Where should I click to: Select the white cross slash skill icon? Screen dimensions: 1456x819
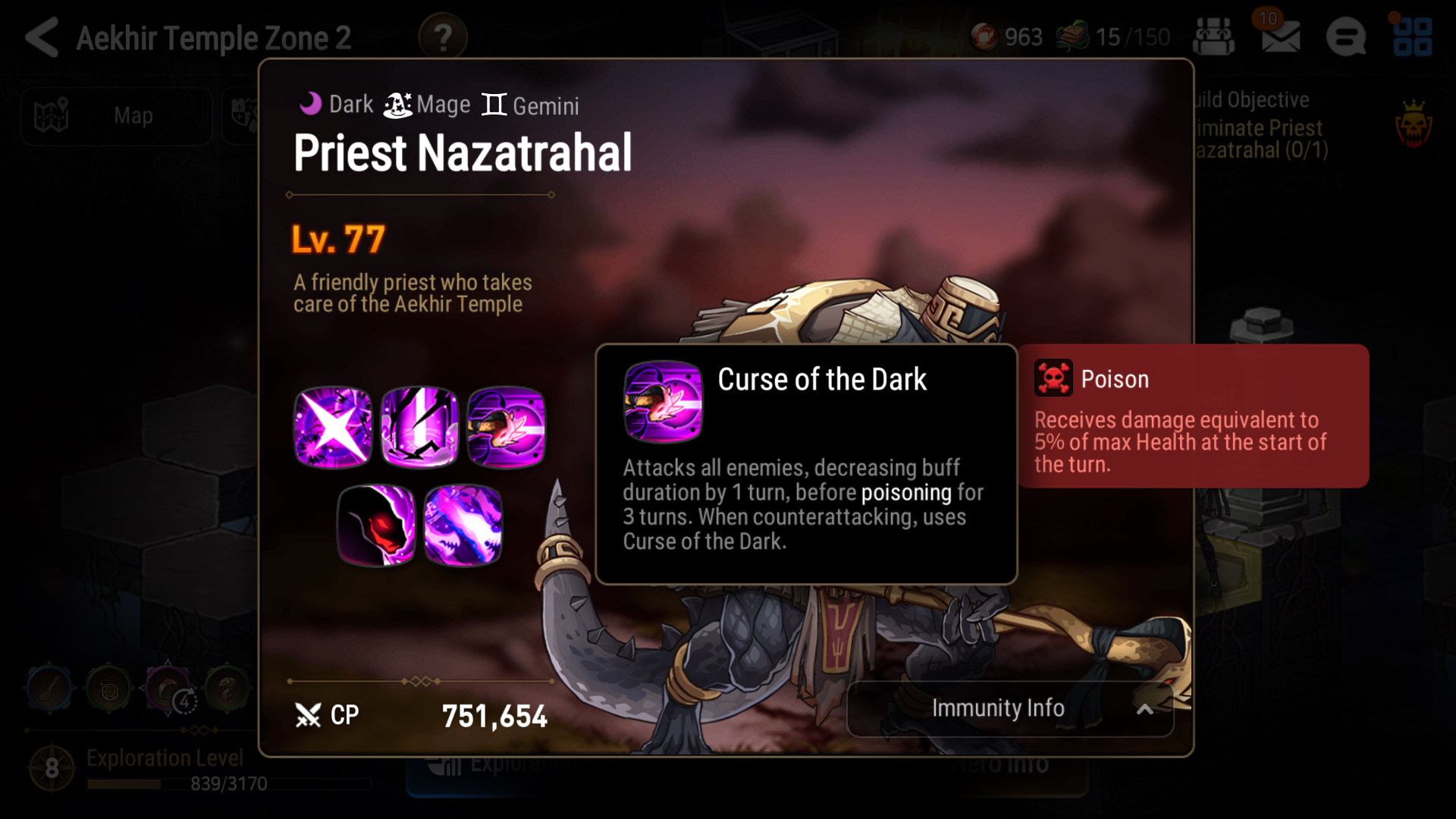[333, 427]
